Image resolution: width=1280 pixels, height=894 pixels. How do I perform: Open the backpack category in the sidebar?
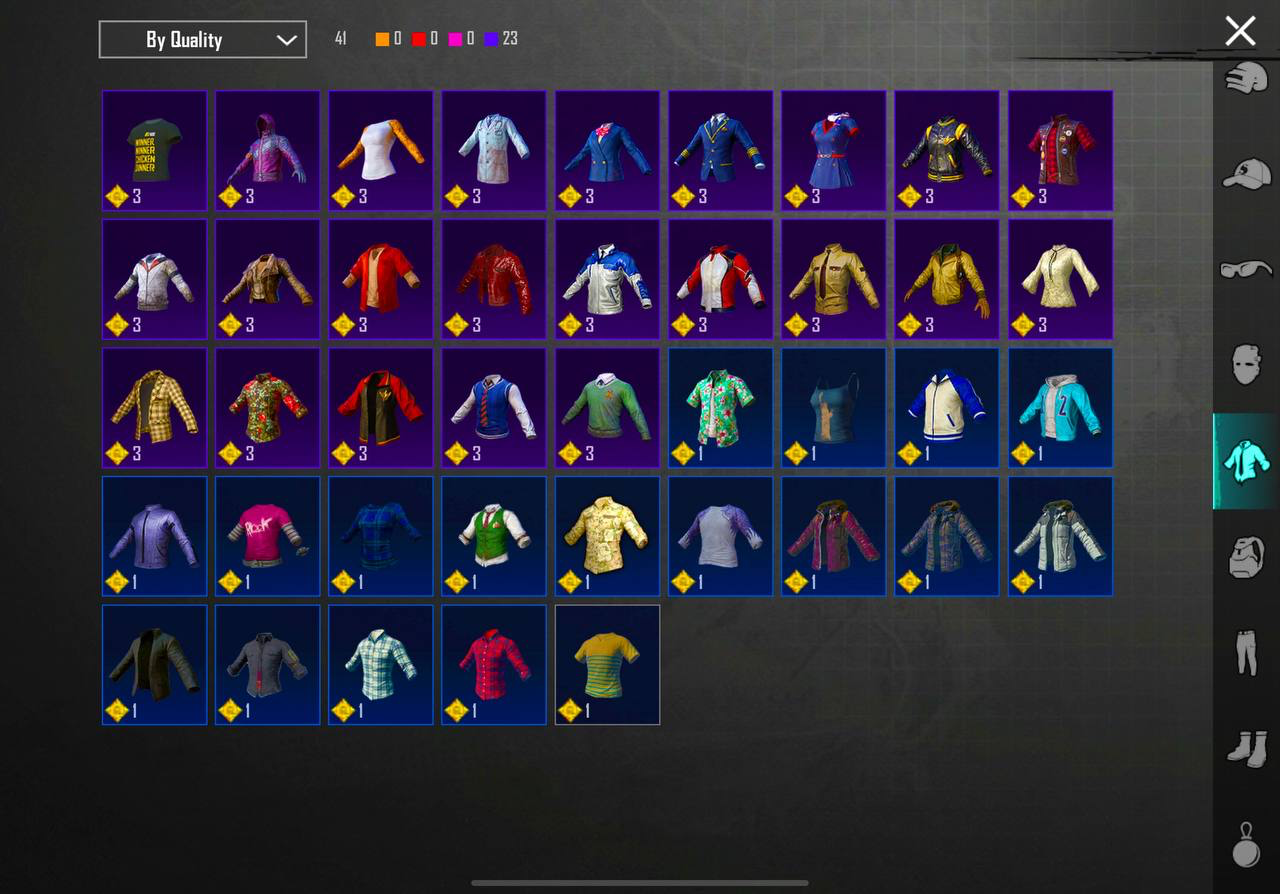pyautogui.click(x=1244, y=556)
